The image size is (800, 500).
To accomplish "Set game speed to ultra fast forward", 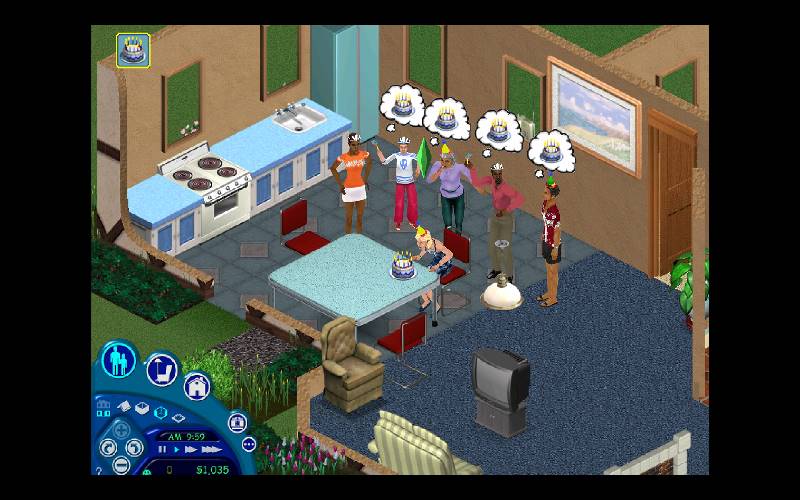I will click(x=212, y=449).
